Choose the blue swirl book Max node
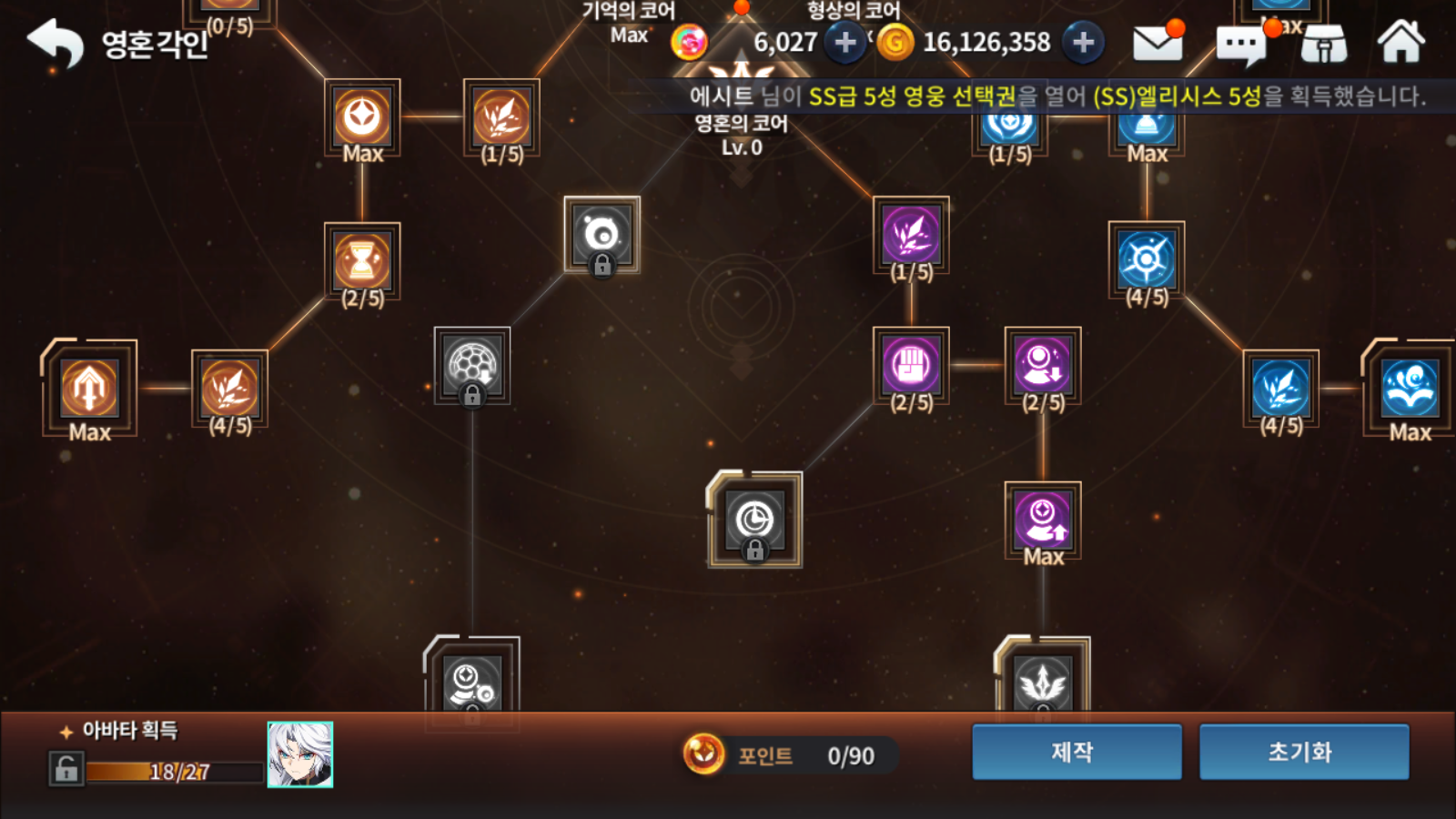1456x819 pixels. tap(1410, 388)
